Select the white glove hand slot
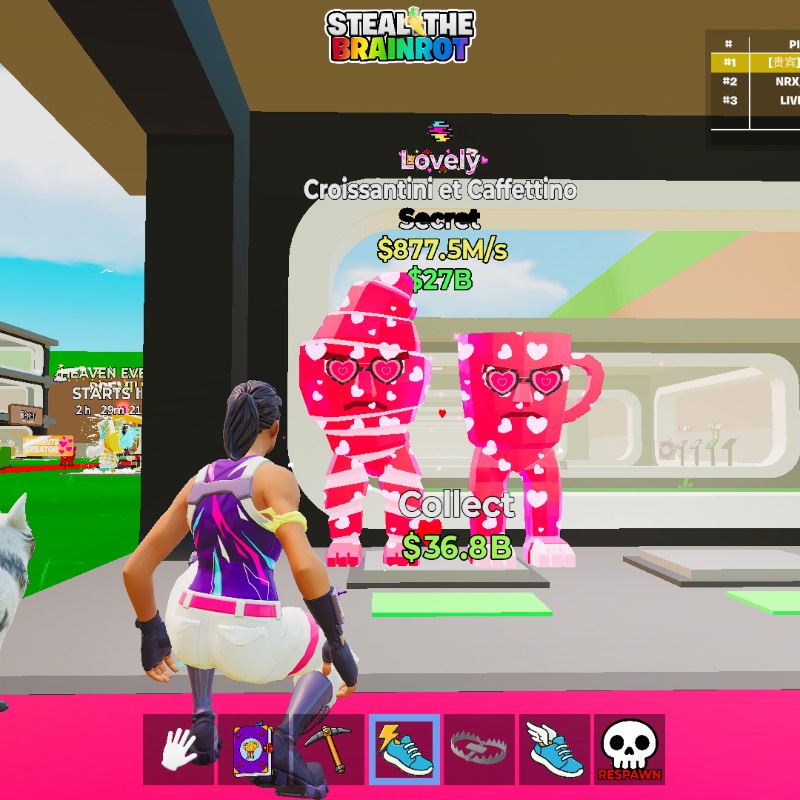 tap(178, 749)
